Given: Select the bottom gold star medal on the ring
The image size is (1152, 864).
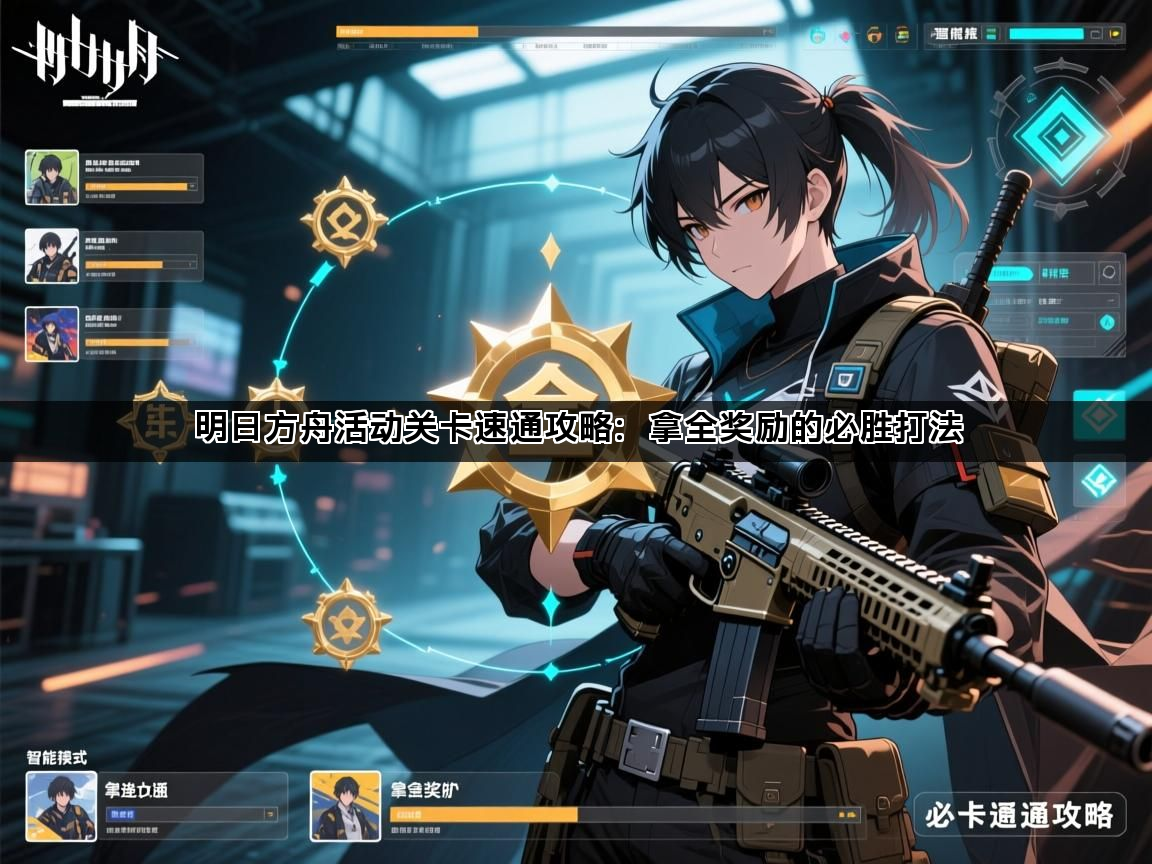Looking at the screenshot, I should pos(346,623).
